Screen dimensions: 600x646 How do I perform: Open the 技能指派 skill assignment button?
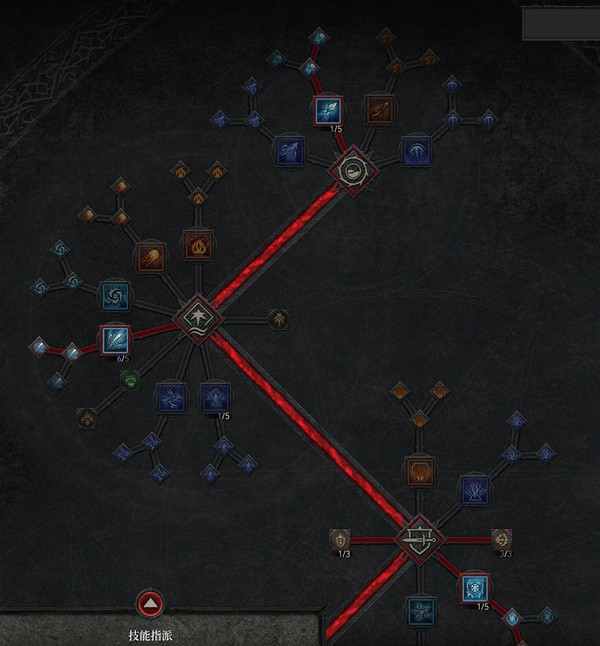pyautogui.click(x=150, y=604)
